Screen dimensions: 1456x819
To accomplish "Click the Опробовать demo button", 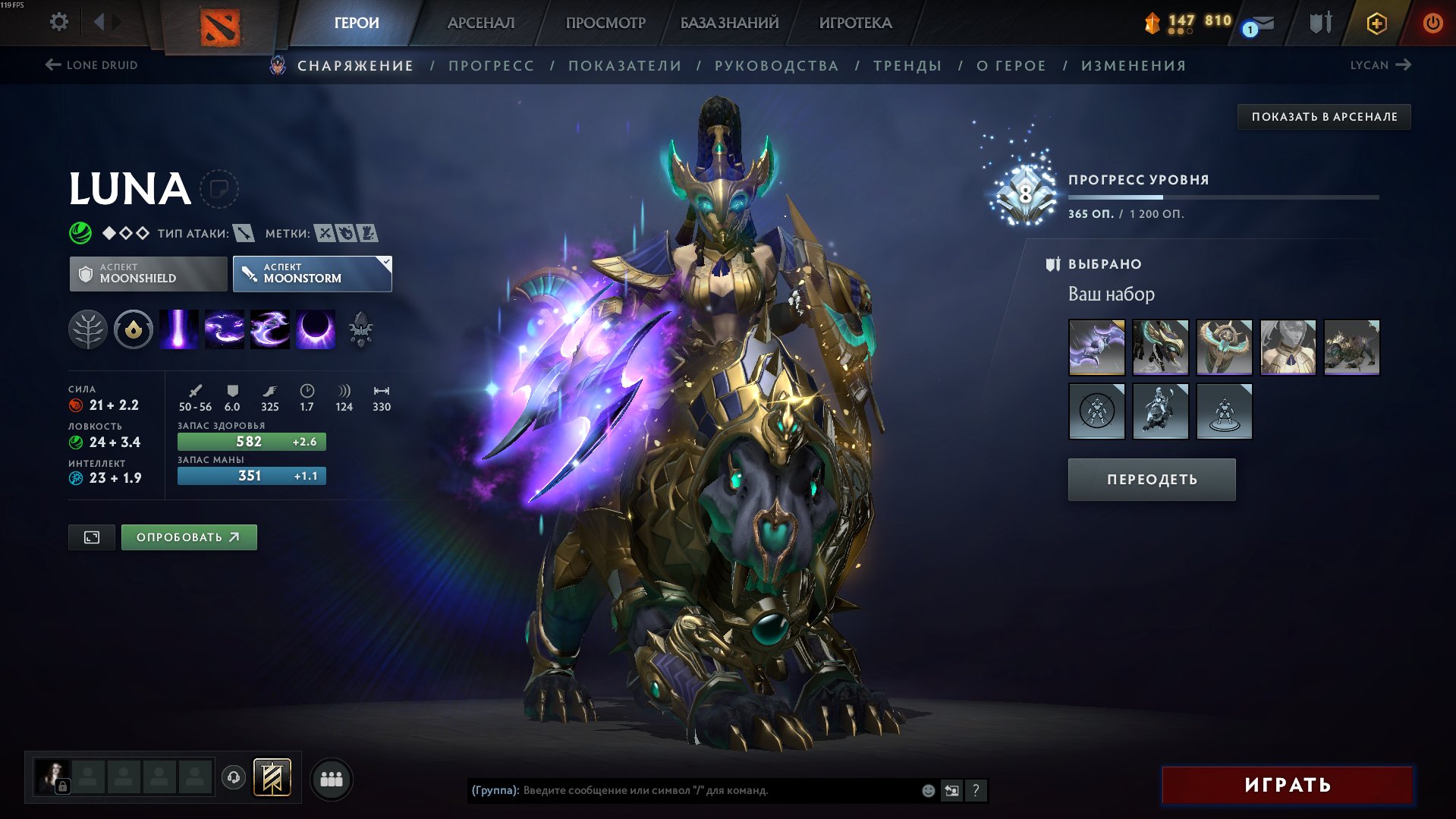I will click(189, 537).
